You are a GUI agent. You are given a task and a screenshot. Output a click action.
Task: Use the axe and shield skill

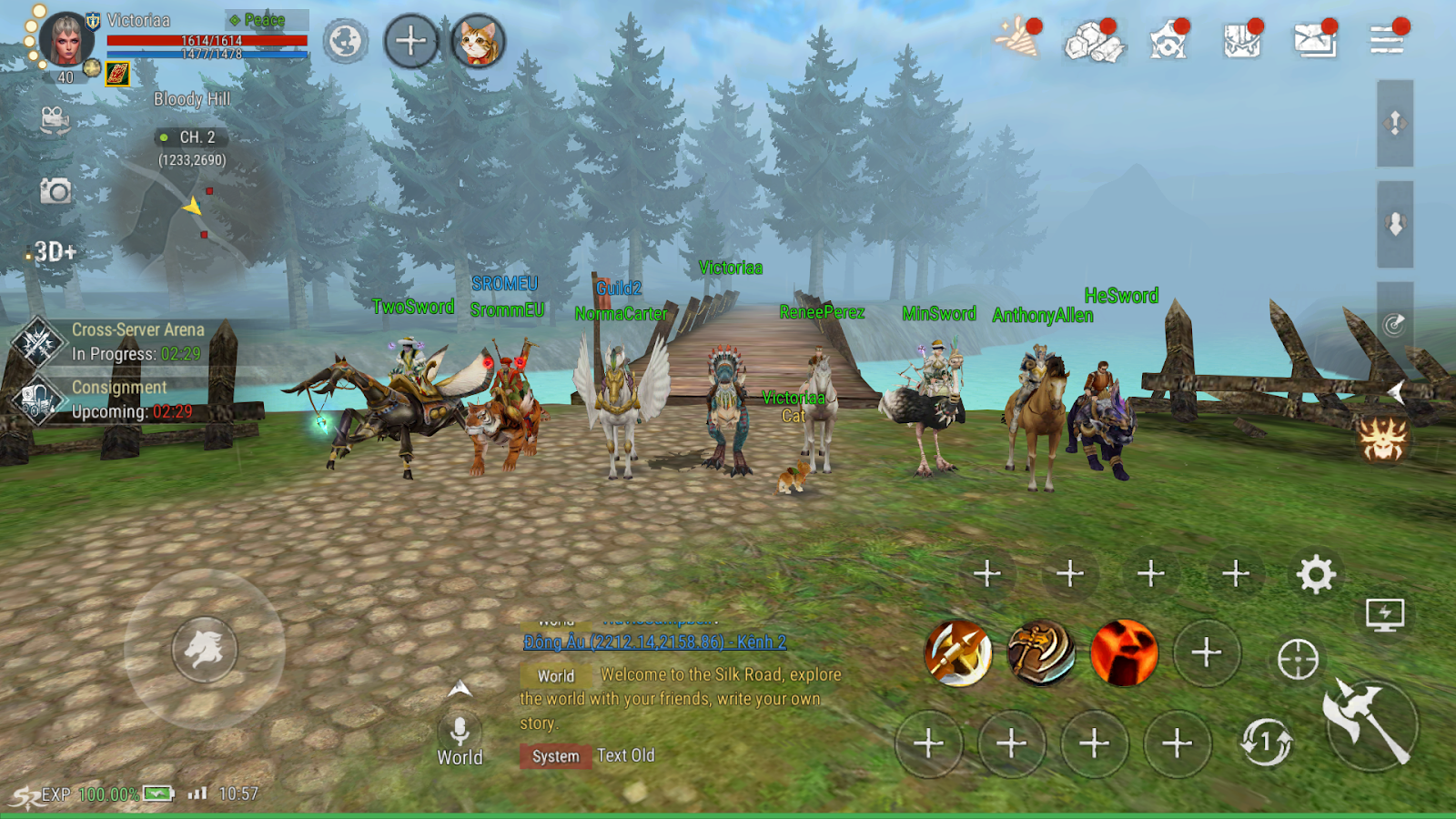[1041, 652]
